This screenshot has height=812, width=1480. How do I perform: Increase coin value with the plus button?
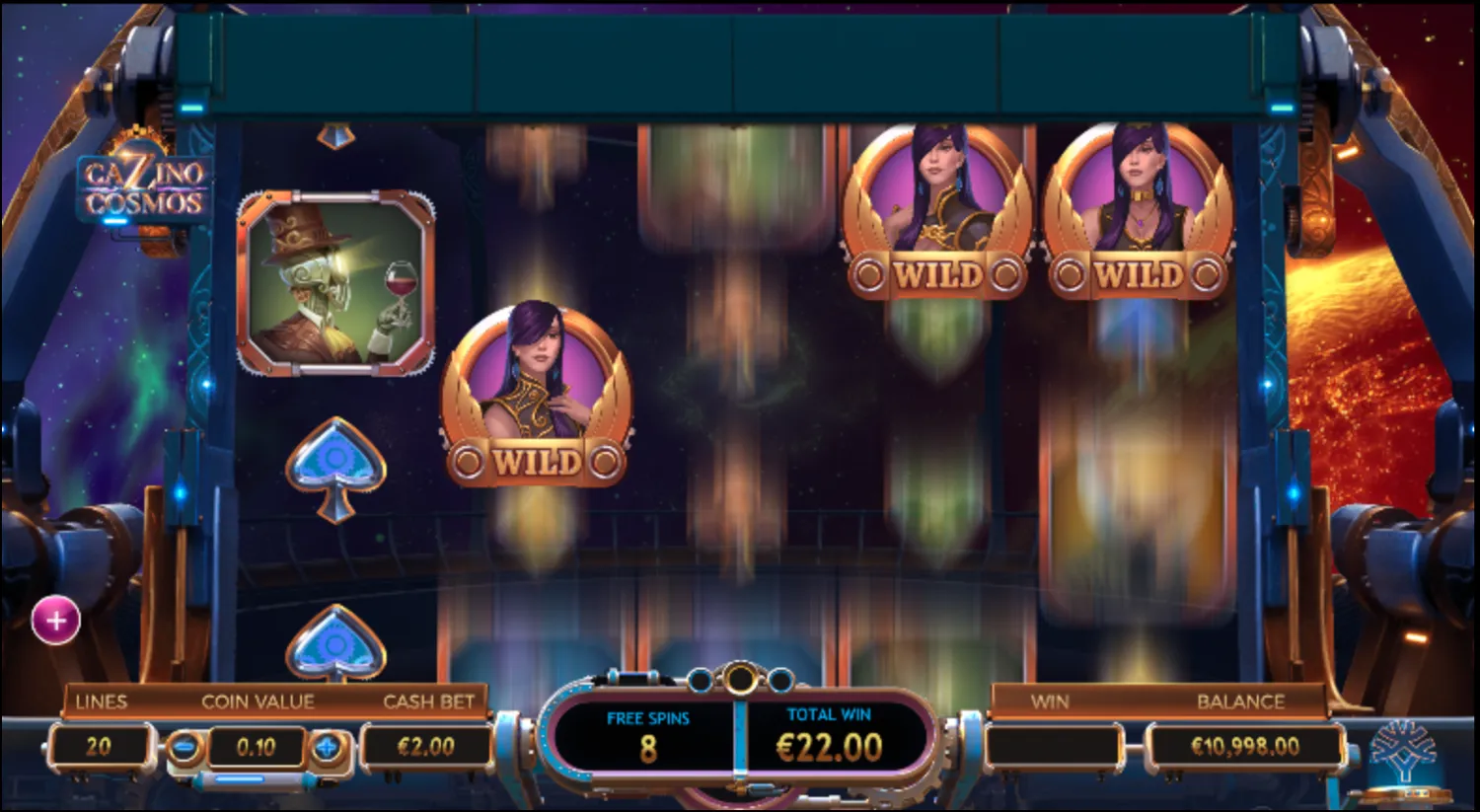coord(326,747)
